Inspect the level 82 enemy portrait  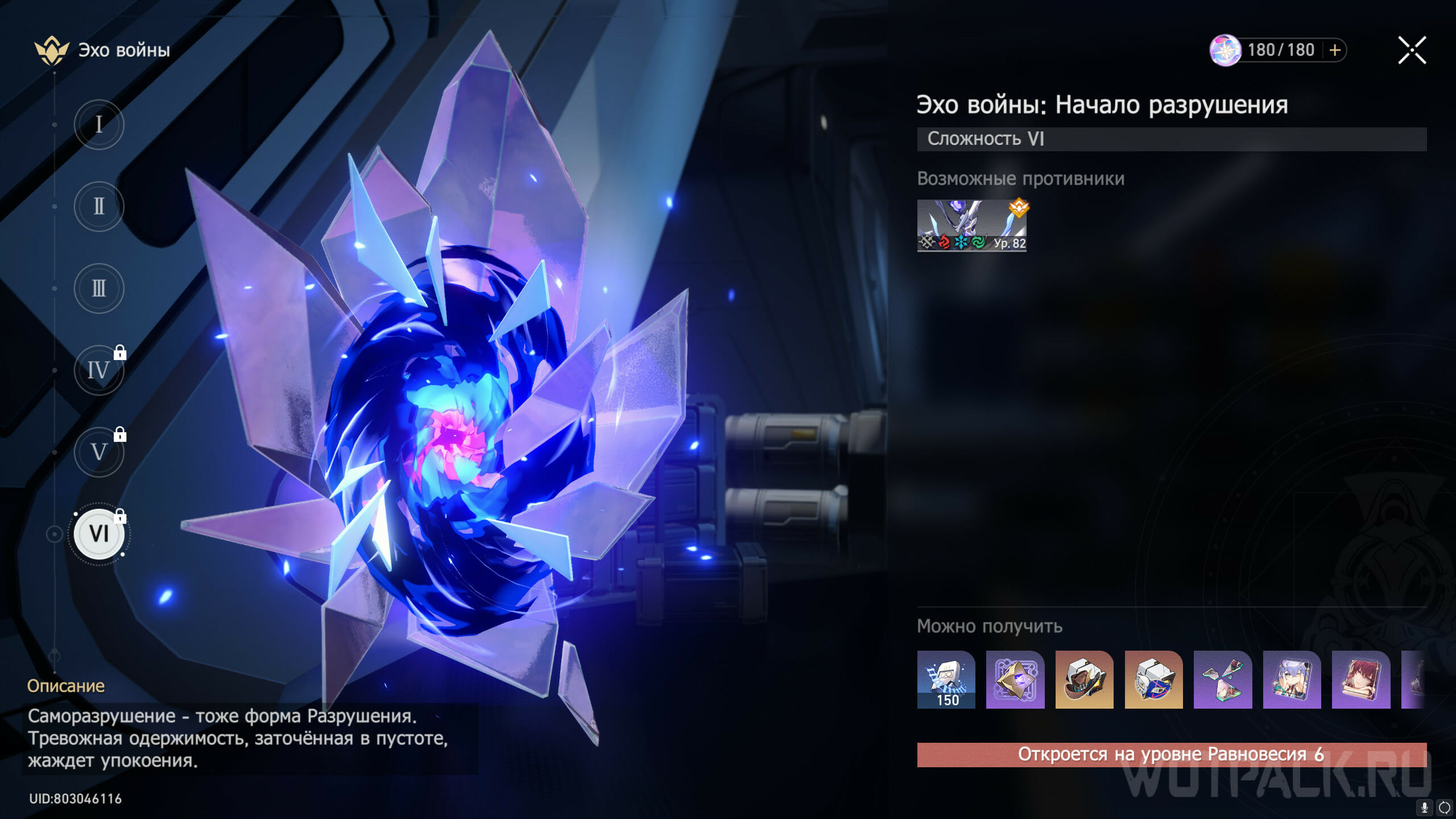971,225
